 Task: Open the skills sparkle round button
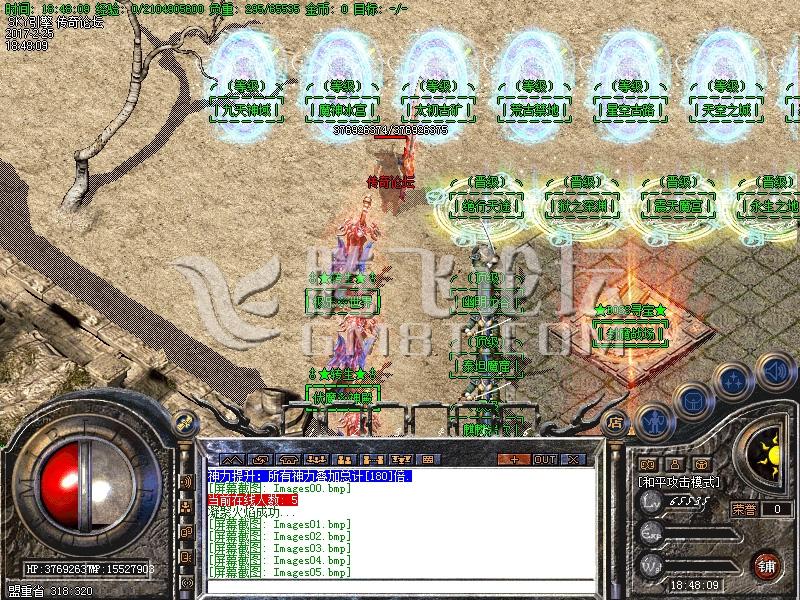pos(735,381)
